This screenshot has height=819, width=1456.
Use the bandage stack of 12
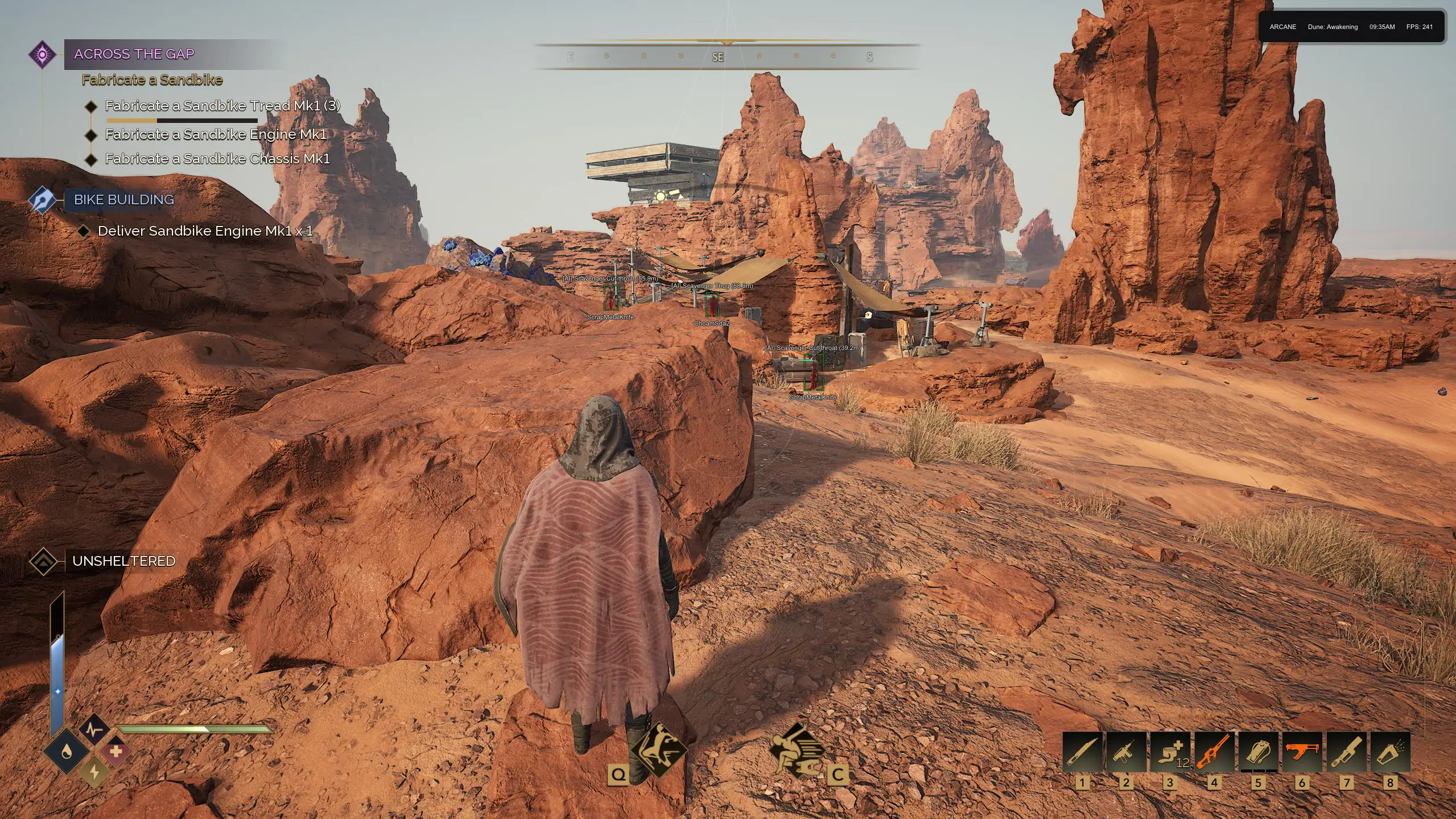coord(1170,752)
